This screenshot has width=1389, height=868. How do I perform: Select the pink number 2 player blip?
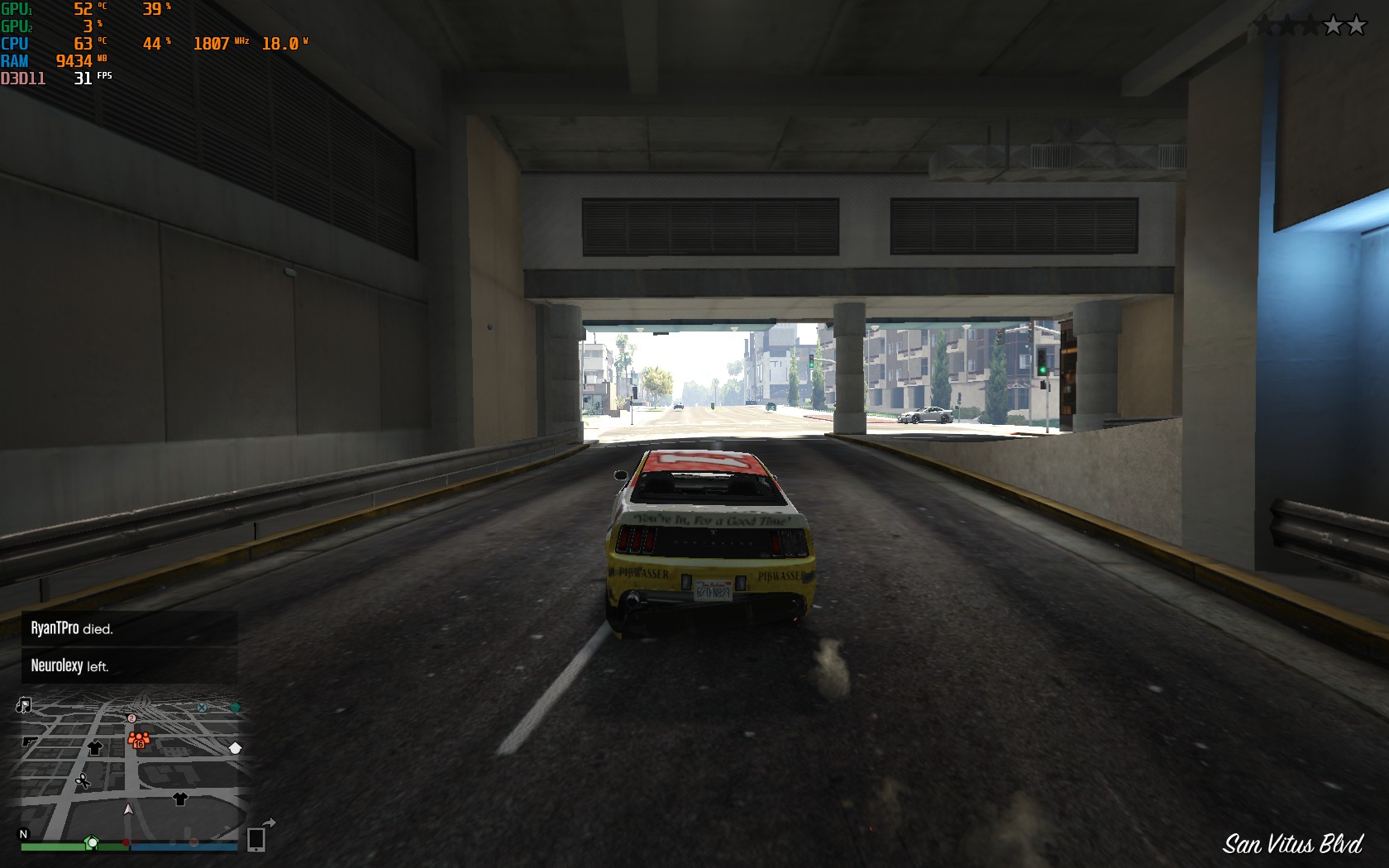click(131, 718)
